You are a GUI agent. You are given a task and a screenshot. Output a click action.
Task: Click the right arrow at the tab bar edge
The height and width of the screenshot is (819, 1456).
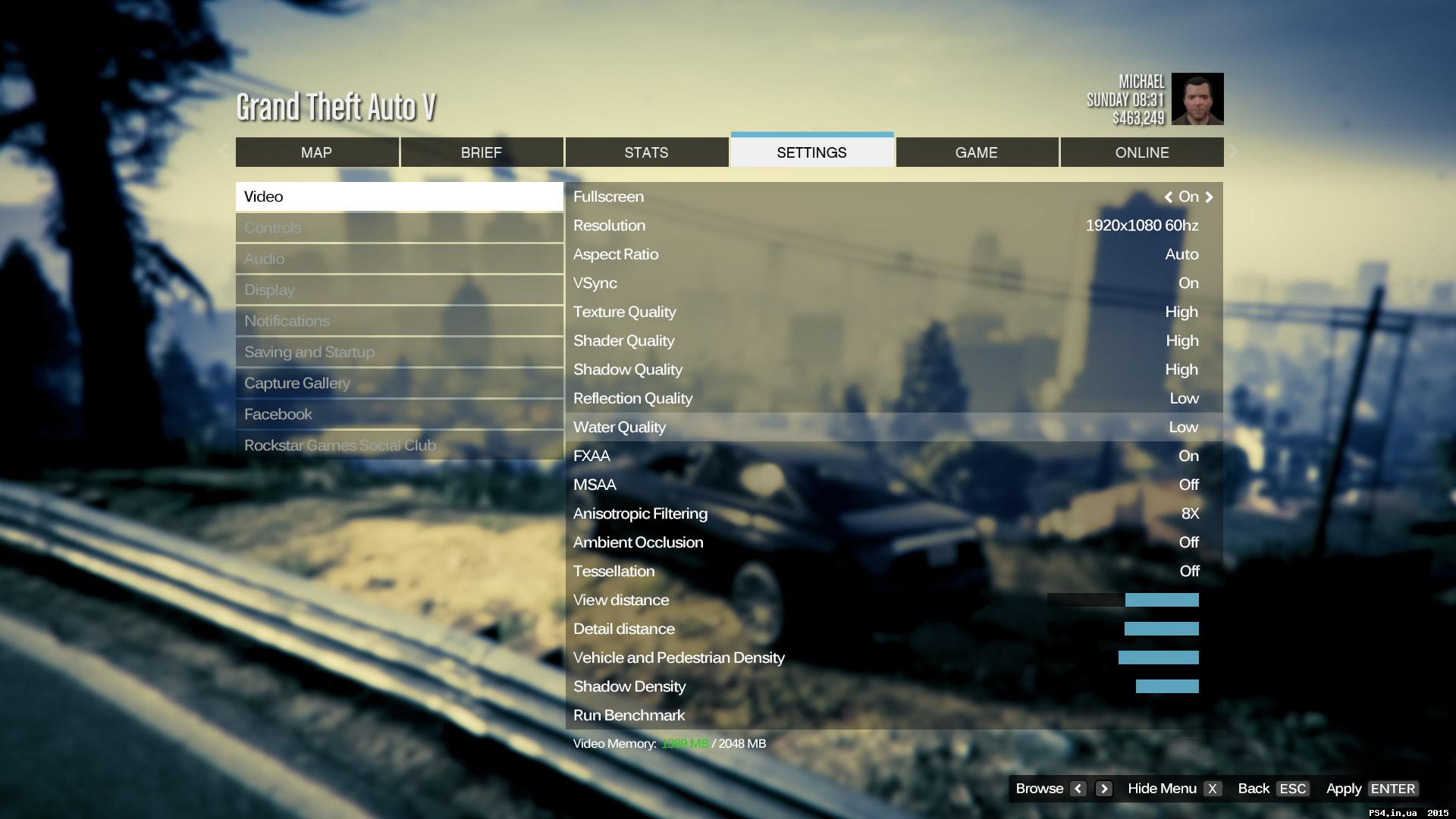[x=1234, y=152]
